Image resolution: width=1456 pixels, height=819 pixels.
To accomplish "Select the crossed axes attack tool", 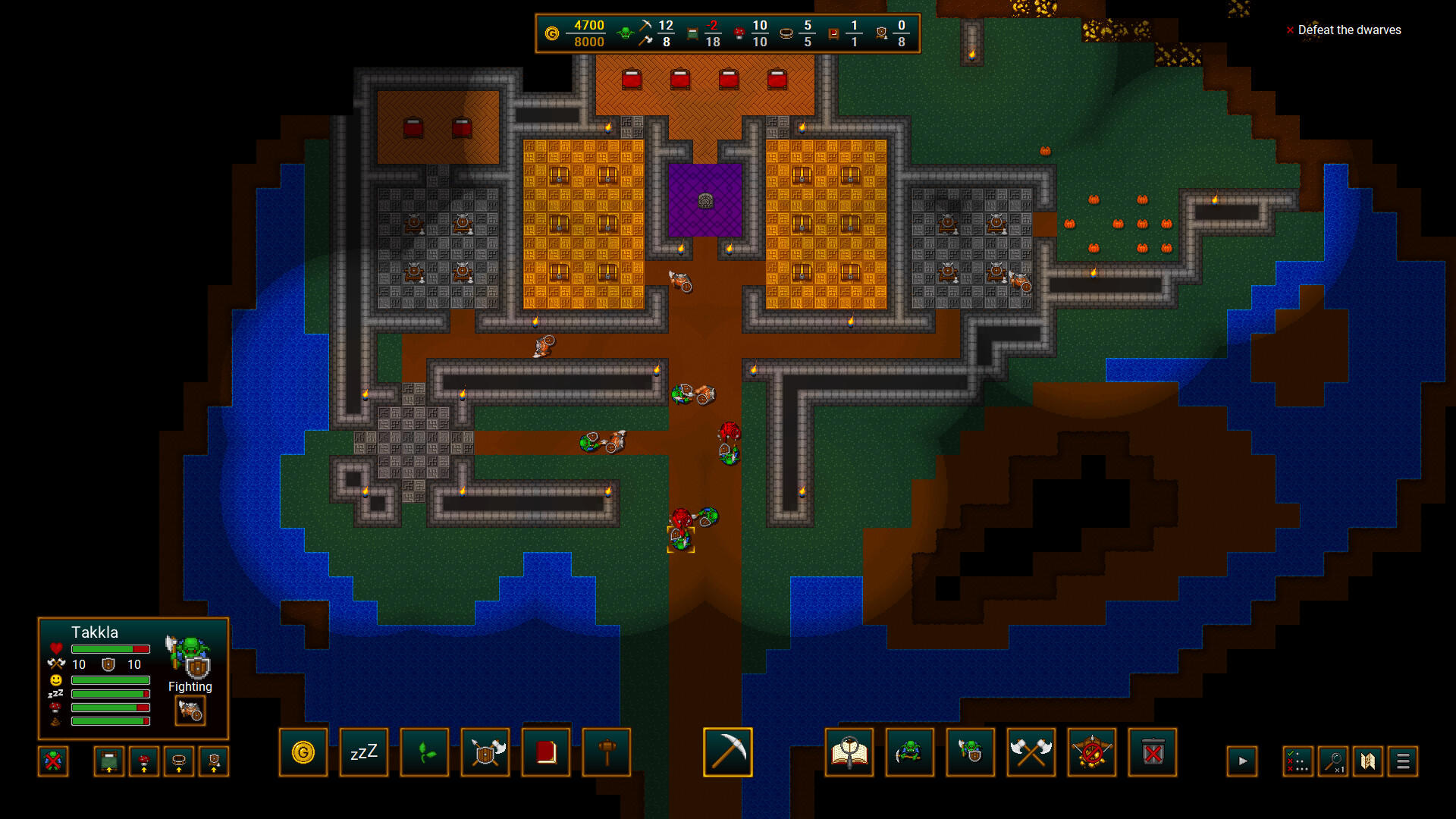I will 1031,752.
